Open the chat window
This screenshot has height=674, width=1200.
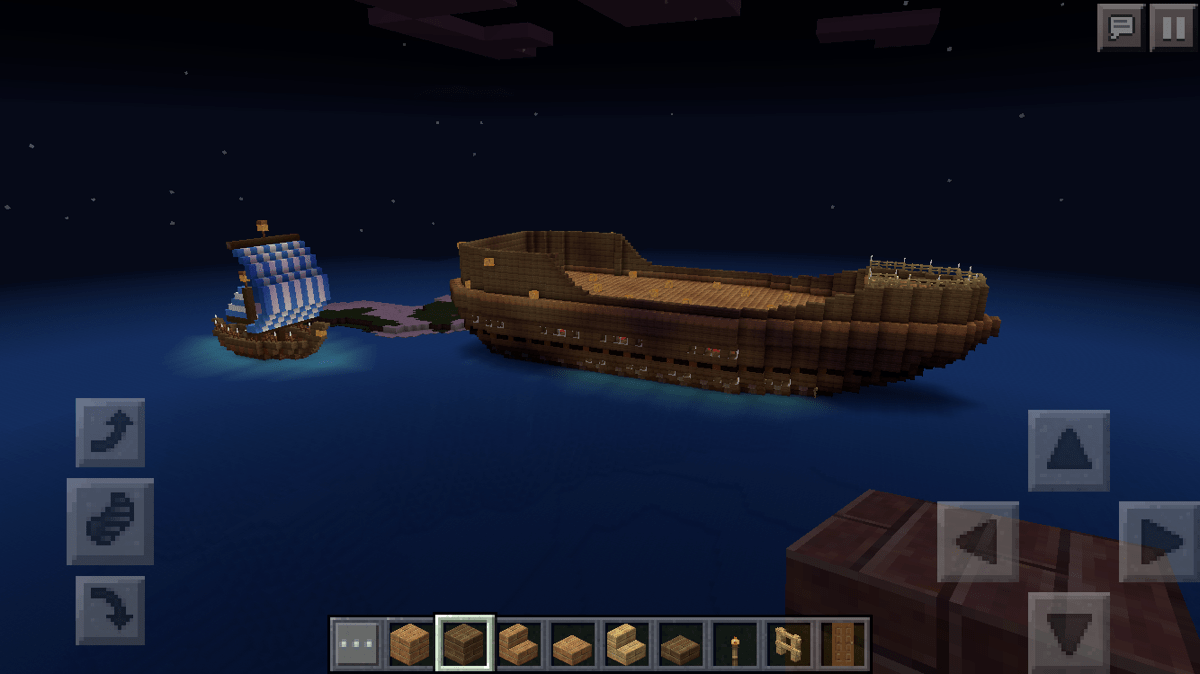point(1120,27)
